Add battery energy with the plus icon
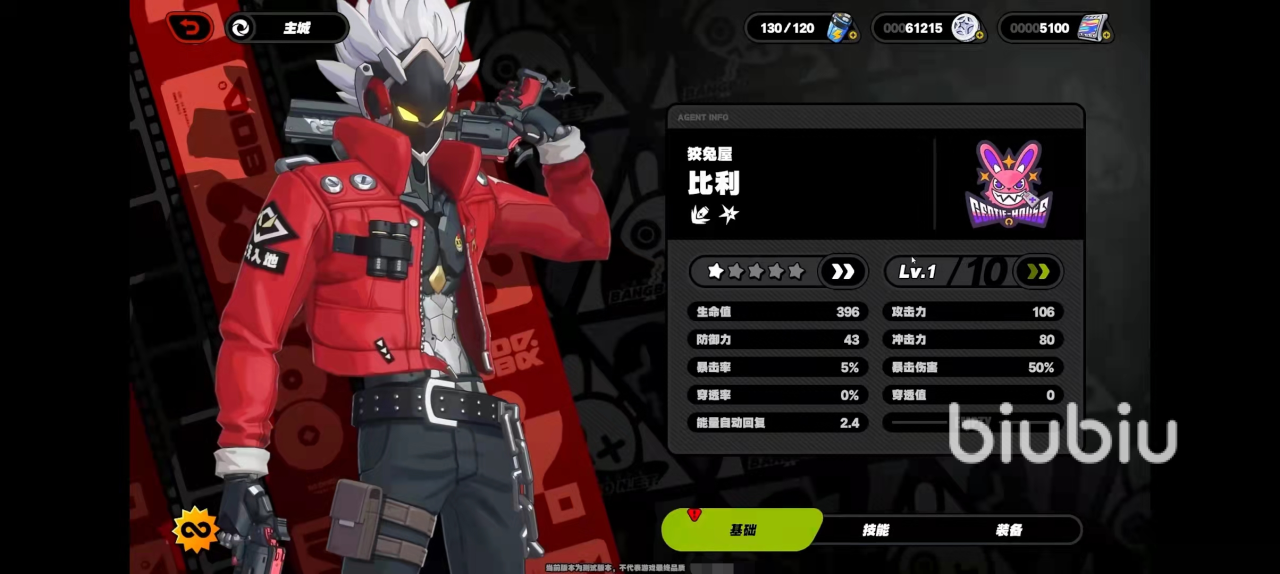Viewport: 1280px width, 574px height. tap(852, 36)
